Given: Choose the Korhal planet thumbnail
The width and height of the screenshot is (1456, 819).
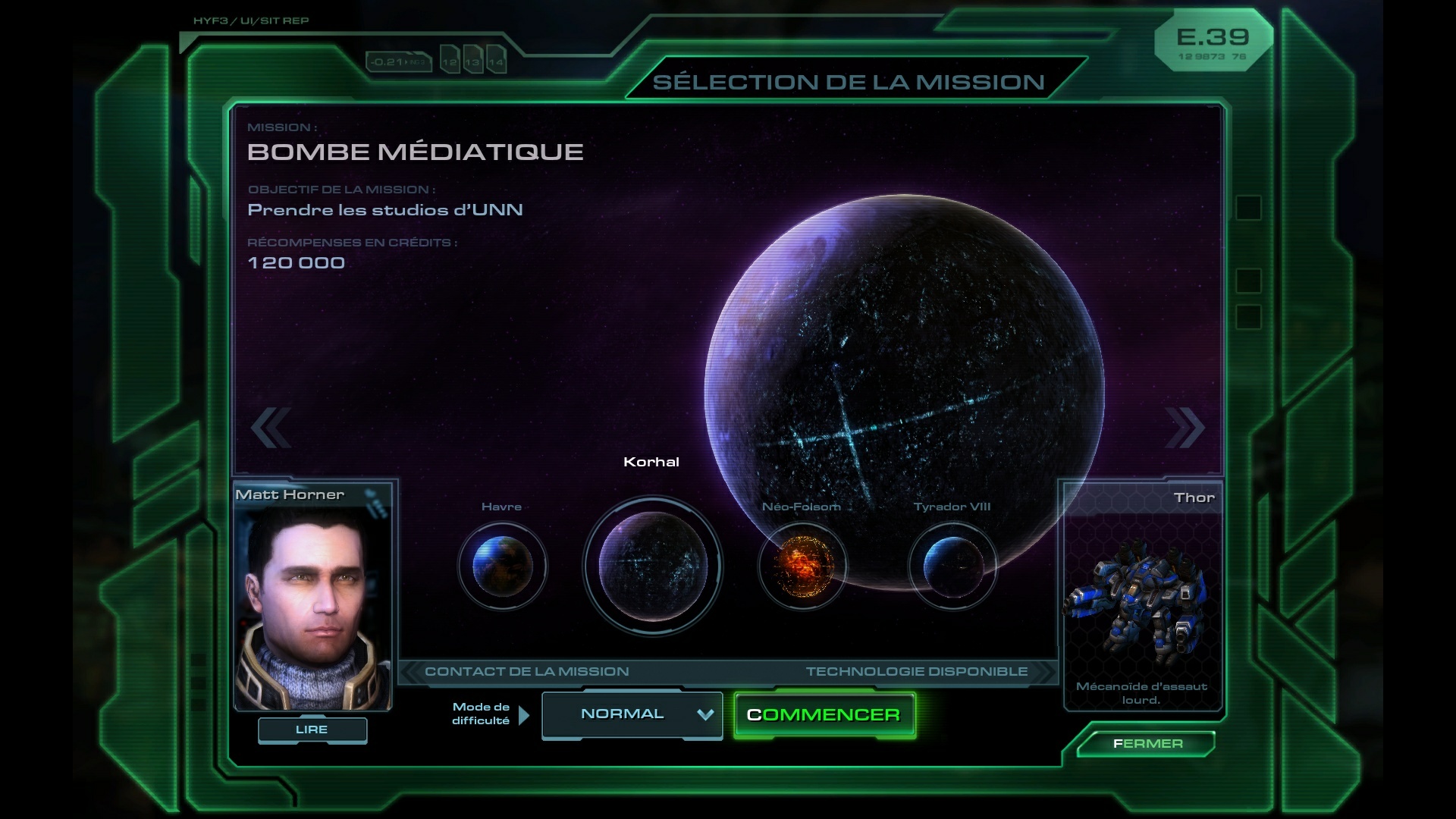Looking at the screenshot, I should pos(652,566).
